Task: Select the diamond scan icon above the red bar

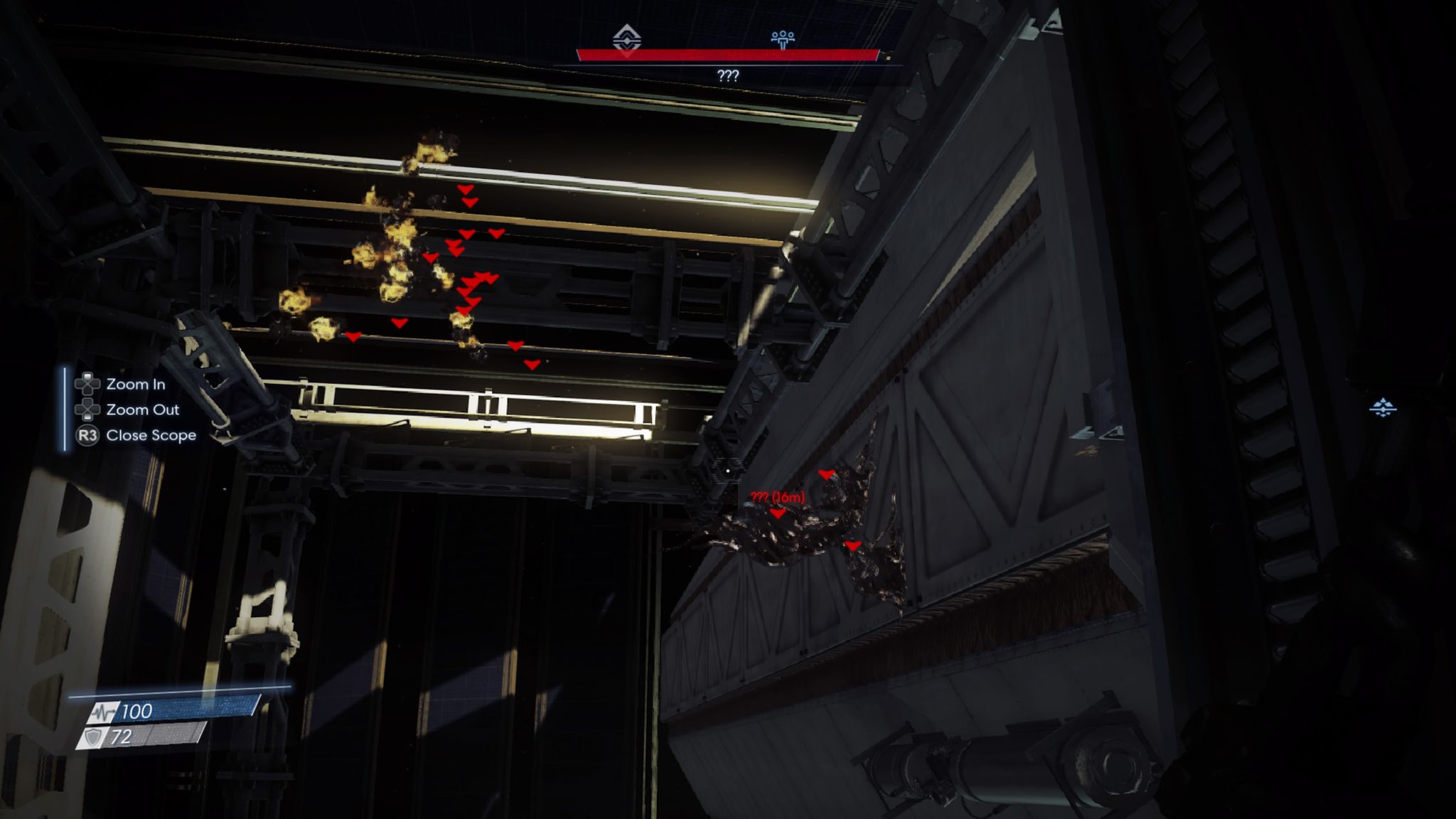Action: tap(627, 38)
